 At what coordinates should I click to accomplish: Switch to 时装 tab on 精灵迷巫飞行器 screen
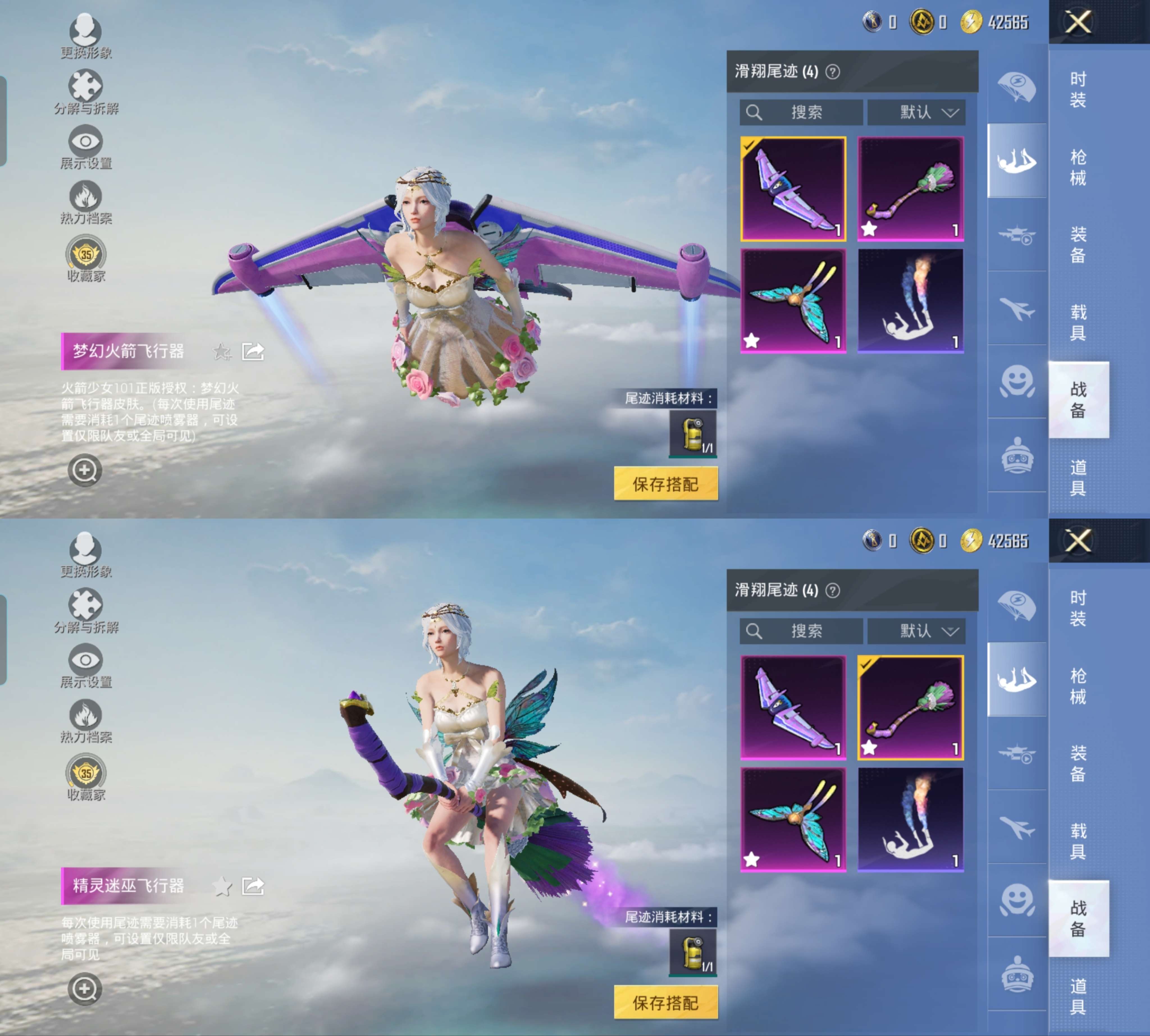tap(1078, 608)
